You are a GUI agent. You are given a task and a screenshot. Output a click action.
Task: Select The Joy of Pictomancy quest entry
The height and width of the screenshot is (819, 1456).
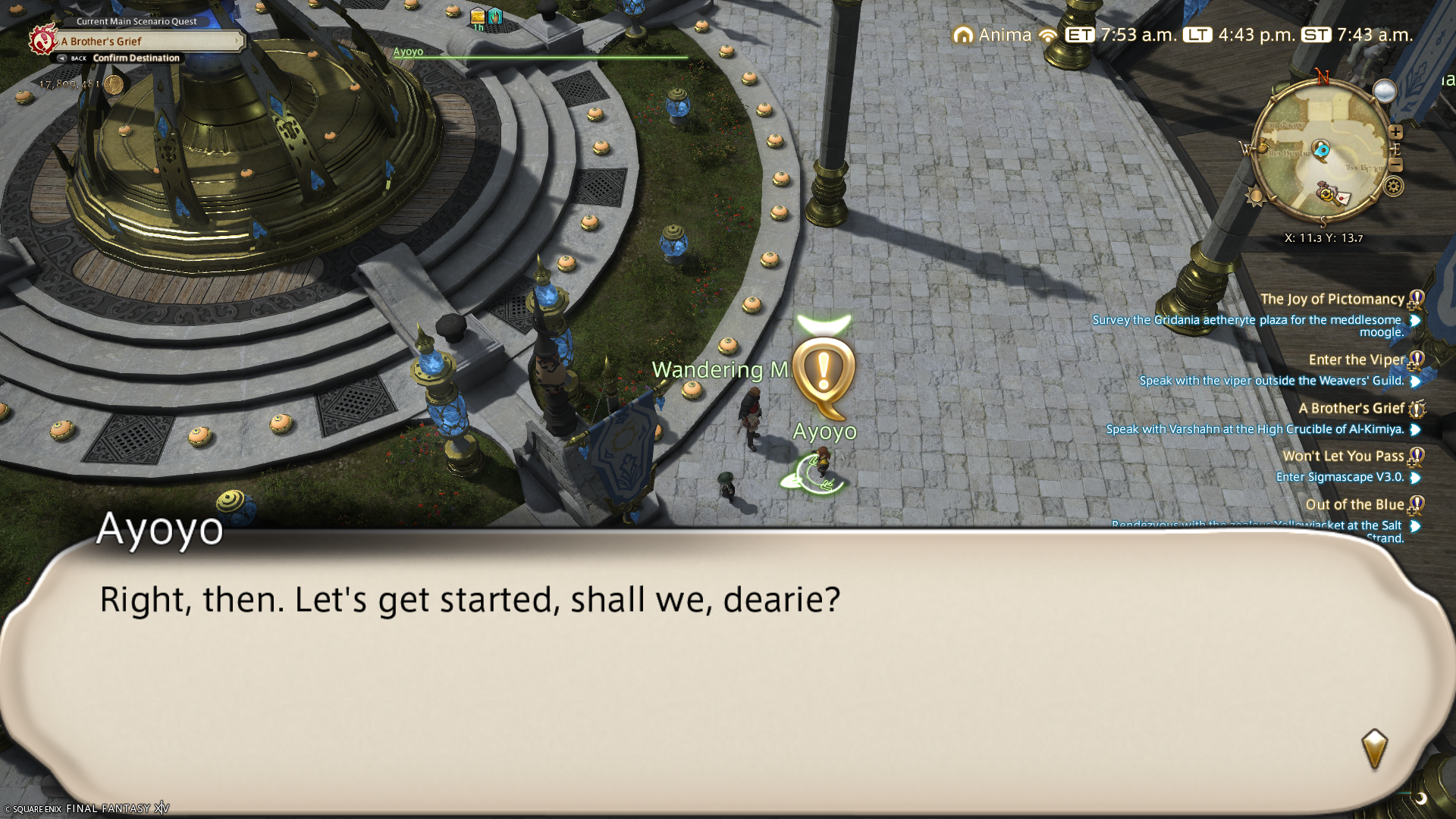(x=1332, y=300)
